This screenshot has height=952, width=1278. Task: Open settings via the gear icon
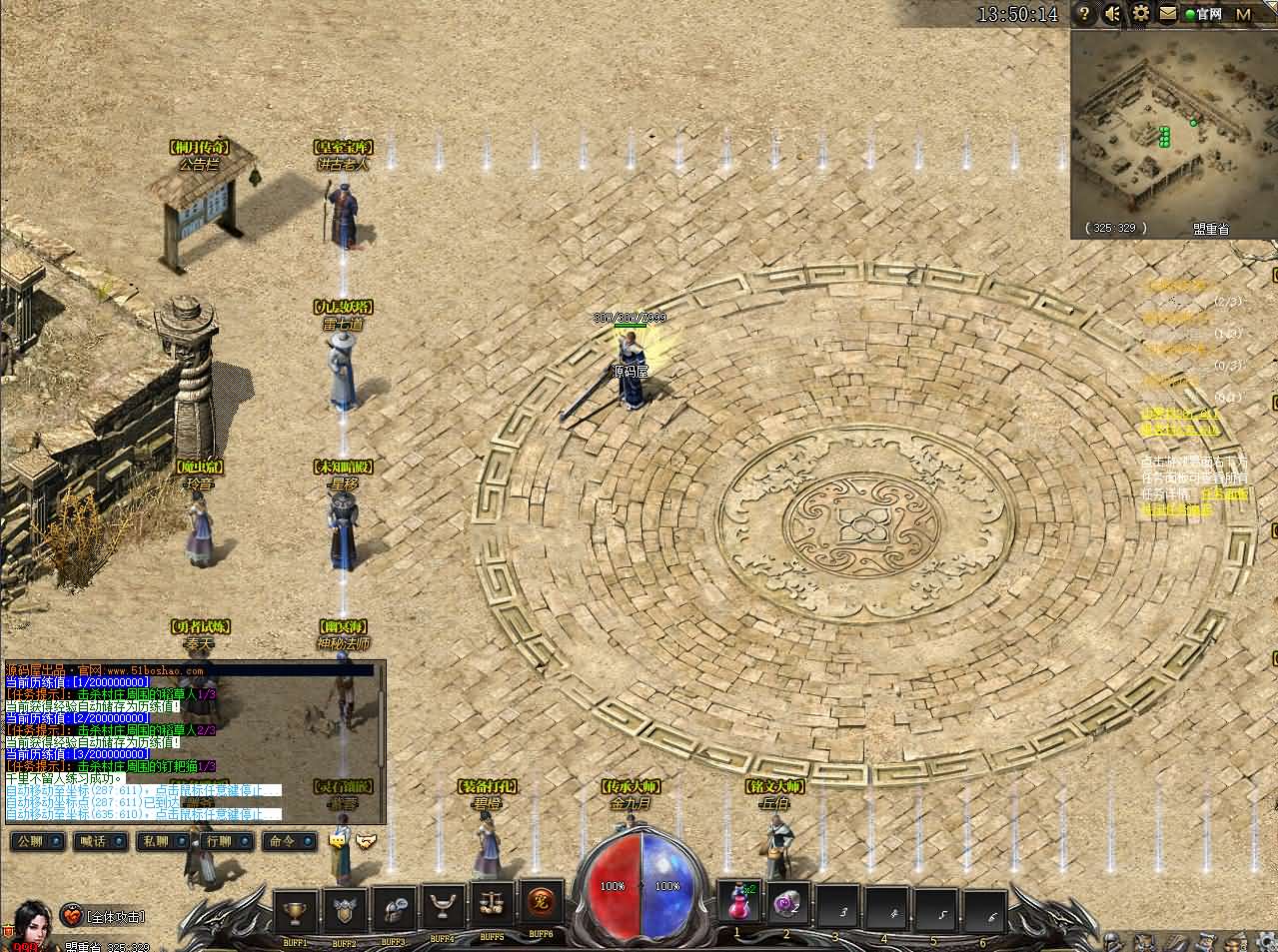(1141, 14)
